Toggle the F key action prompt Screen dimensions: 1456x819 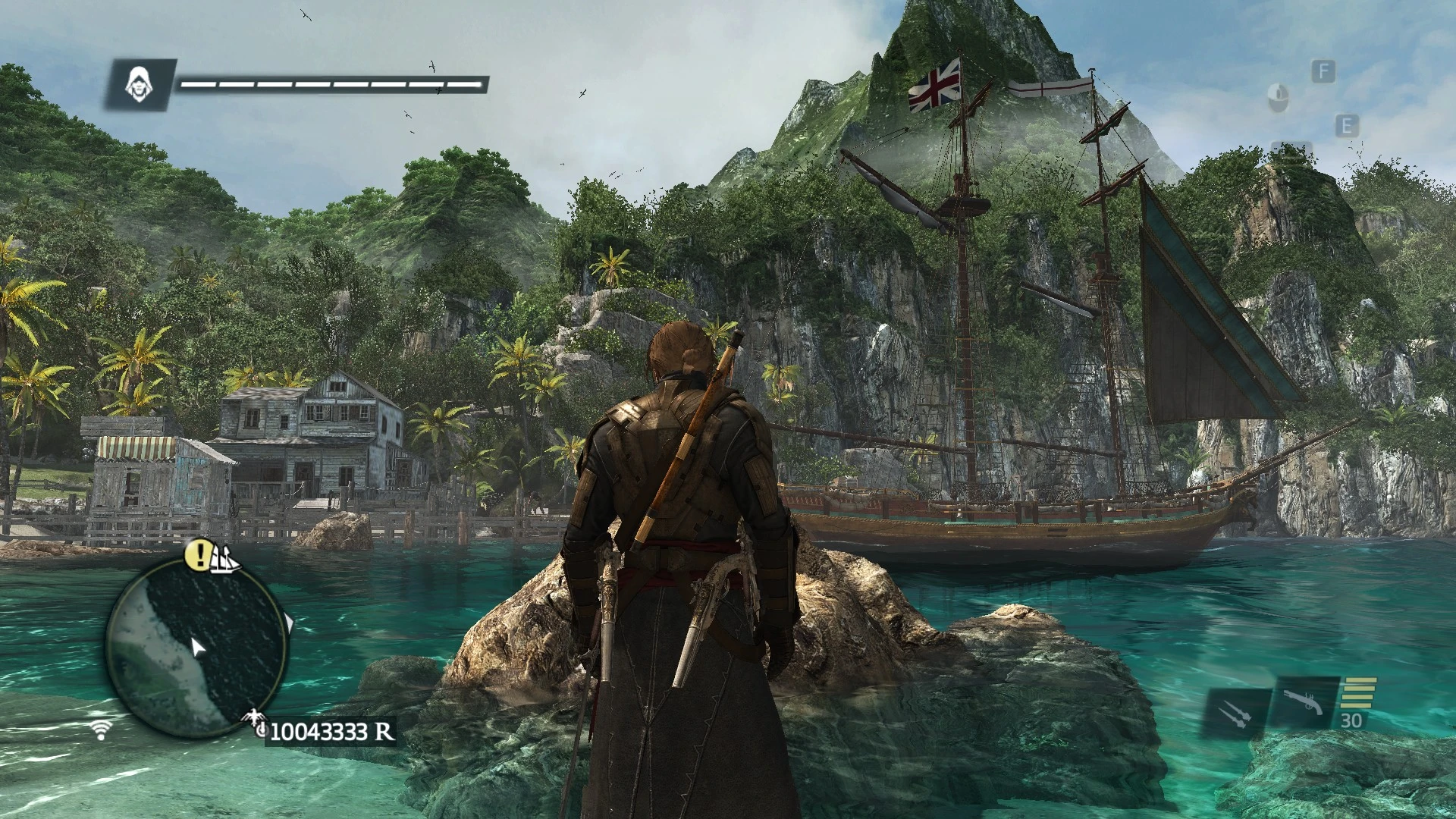coord(1324,72)
